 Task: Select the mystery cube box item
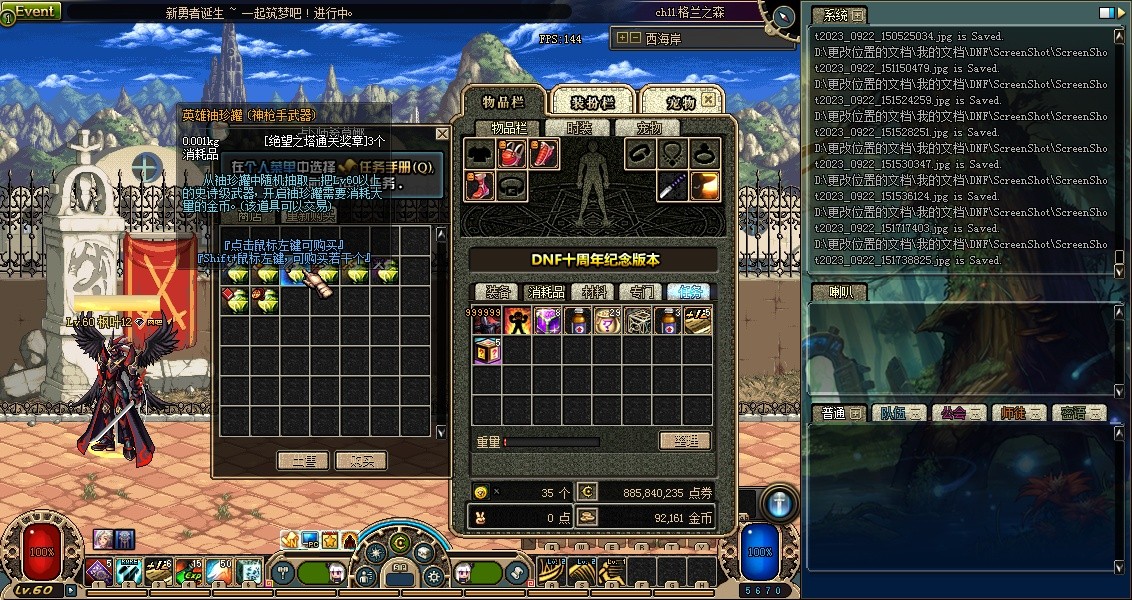coord(487,350)
